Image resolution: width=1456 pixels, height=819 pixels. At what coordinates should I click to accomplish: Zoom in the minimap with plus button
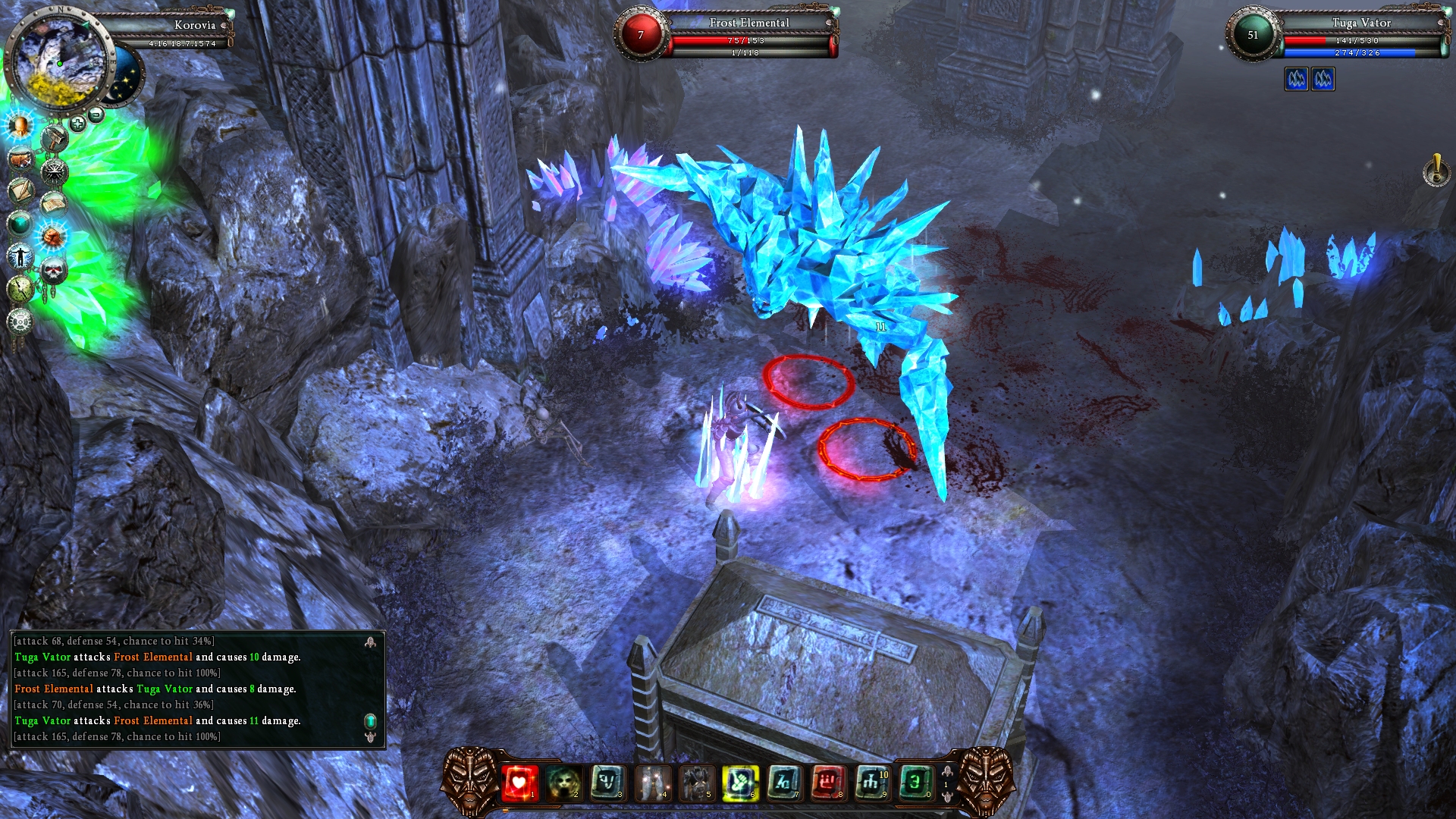(x=77, y=123)
